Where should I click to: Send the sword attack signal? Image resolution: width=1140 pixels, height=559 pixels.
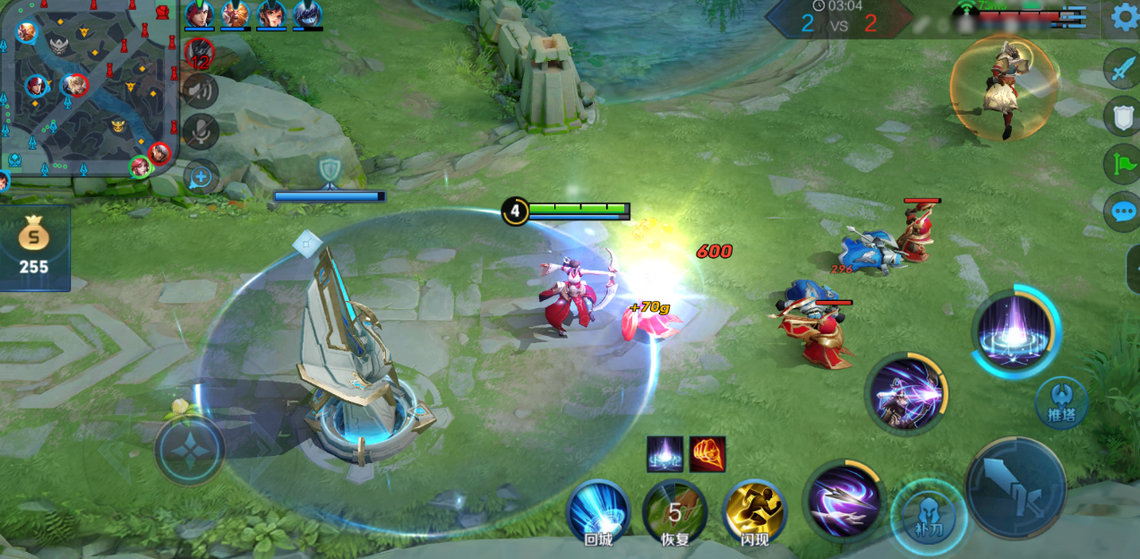1122,69
